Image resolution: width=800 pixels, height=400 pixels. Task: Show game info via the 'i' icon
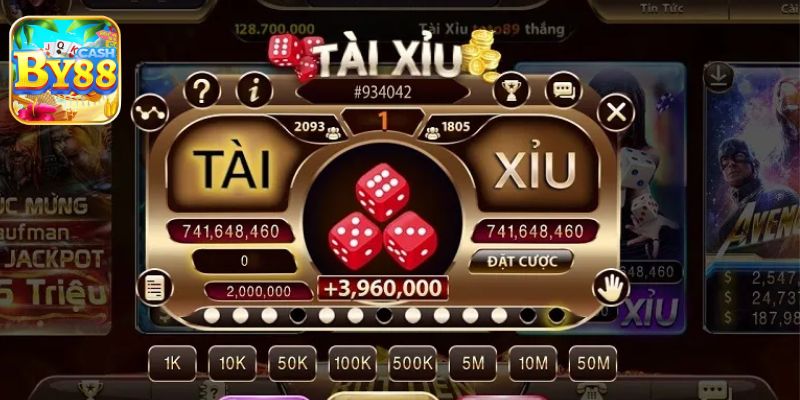tap(257, 91)
